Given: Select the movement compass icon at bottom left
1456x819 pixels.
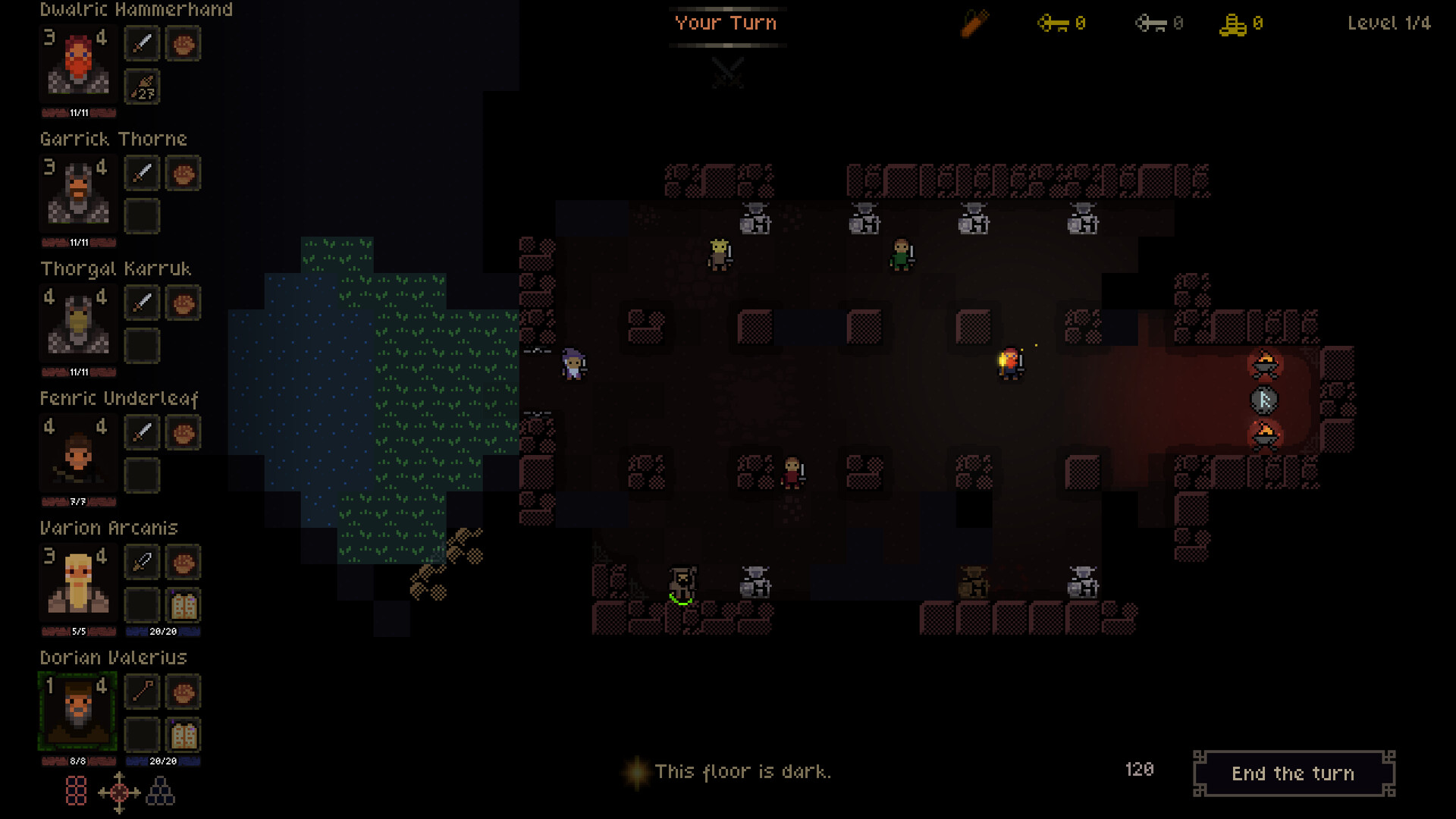Looking at the screenshot, I should pyautogui.click(x=118, y=792).
